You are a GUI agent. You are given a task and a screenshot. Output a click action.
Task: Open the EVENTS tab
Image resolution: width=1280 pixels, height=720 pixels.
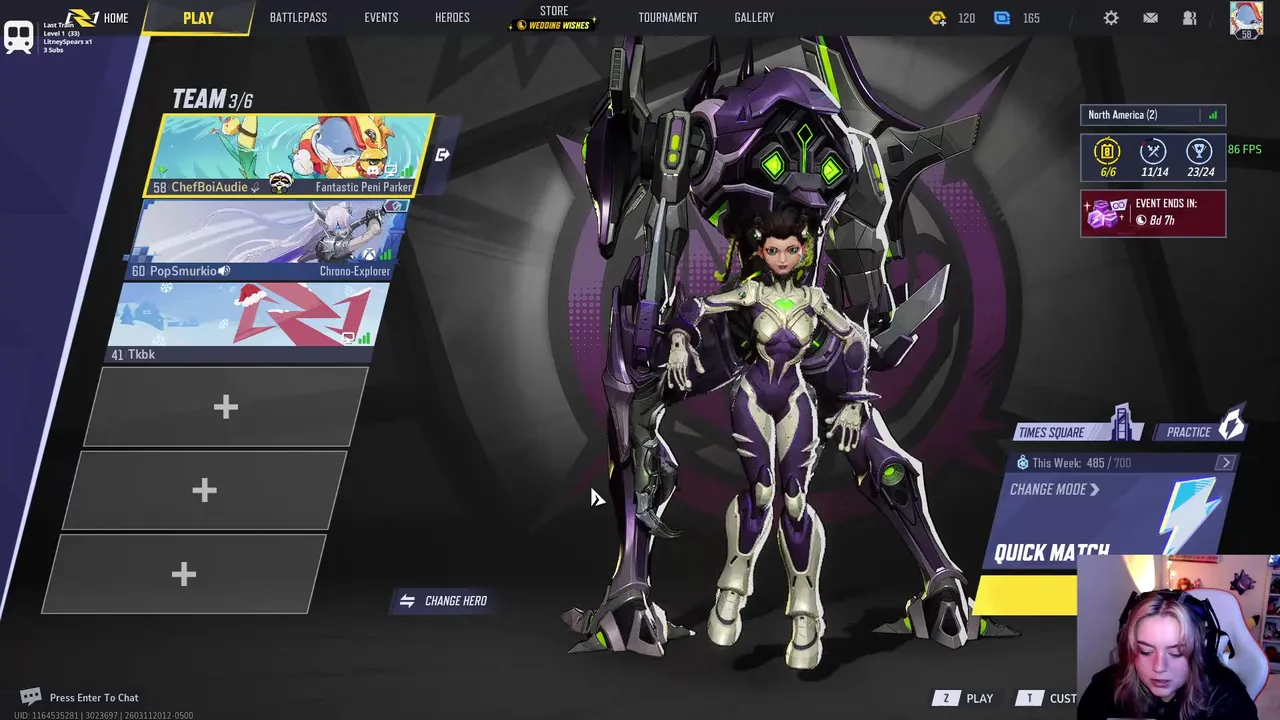tap(381, 18)
